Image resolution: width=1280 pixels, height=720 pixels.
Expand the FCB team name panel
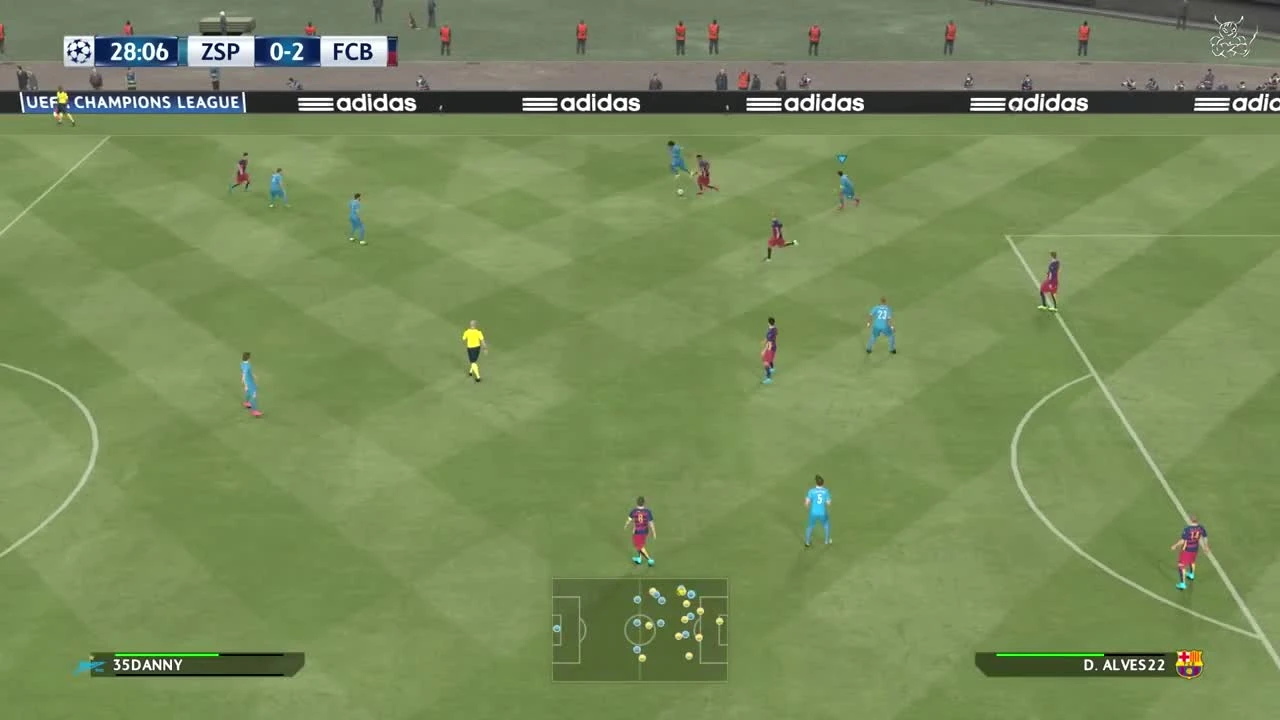pyautogui.click(x=355, y=51)
